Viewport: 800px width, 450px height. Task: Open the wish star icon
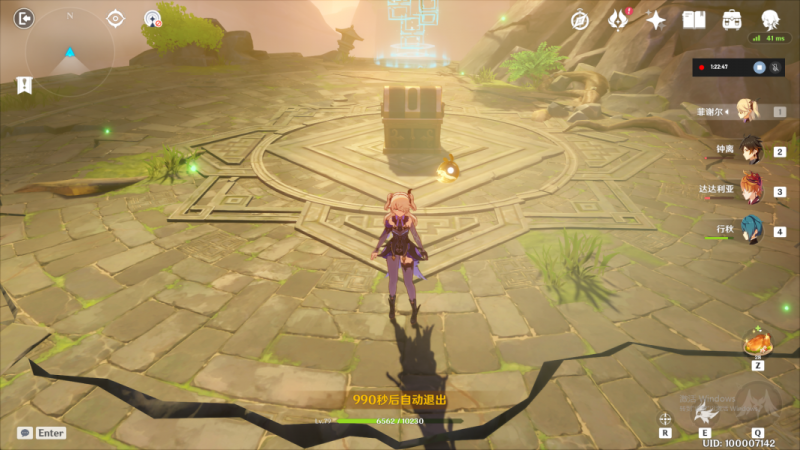point(656,19)
